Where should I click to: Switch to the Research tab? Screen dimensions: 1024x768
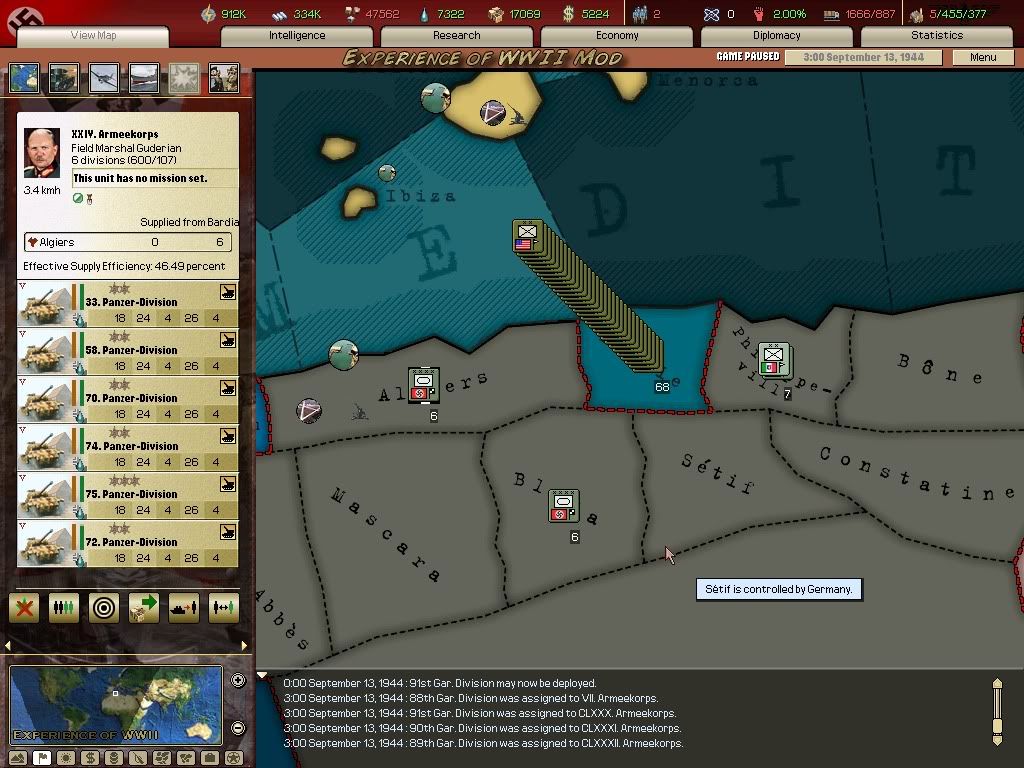click(x=457, y=35)
